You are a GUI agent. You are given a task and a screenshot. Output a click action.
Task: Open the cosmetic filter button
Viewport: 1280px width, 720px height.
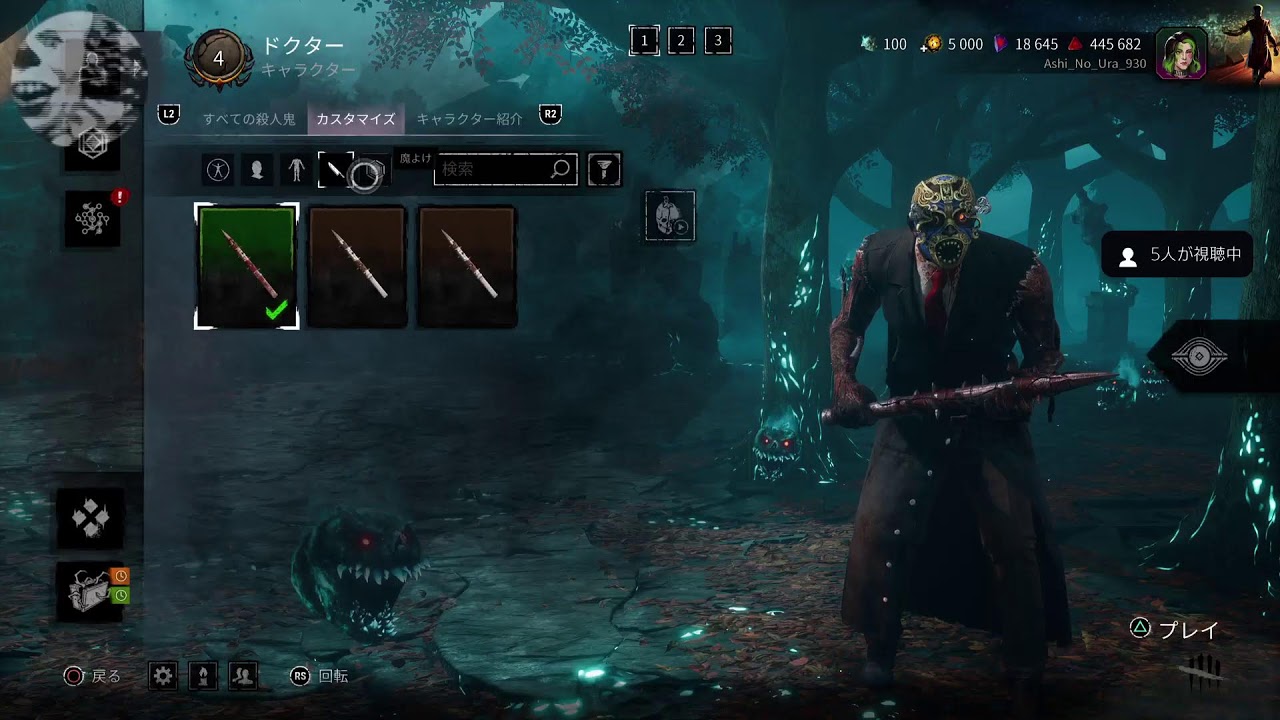coord(604,170)
